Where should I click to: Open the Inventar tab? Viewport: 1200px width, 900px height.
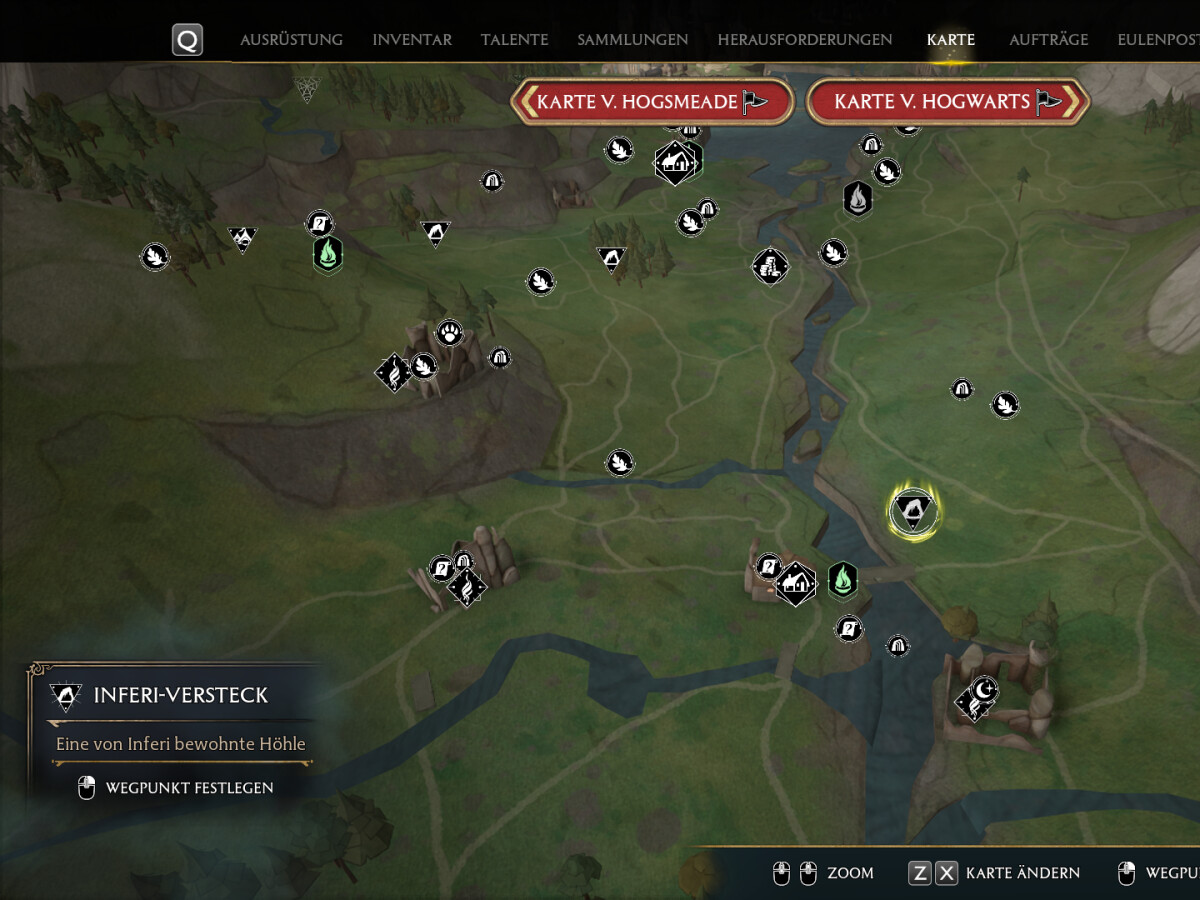(x=412, y=40)
